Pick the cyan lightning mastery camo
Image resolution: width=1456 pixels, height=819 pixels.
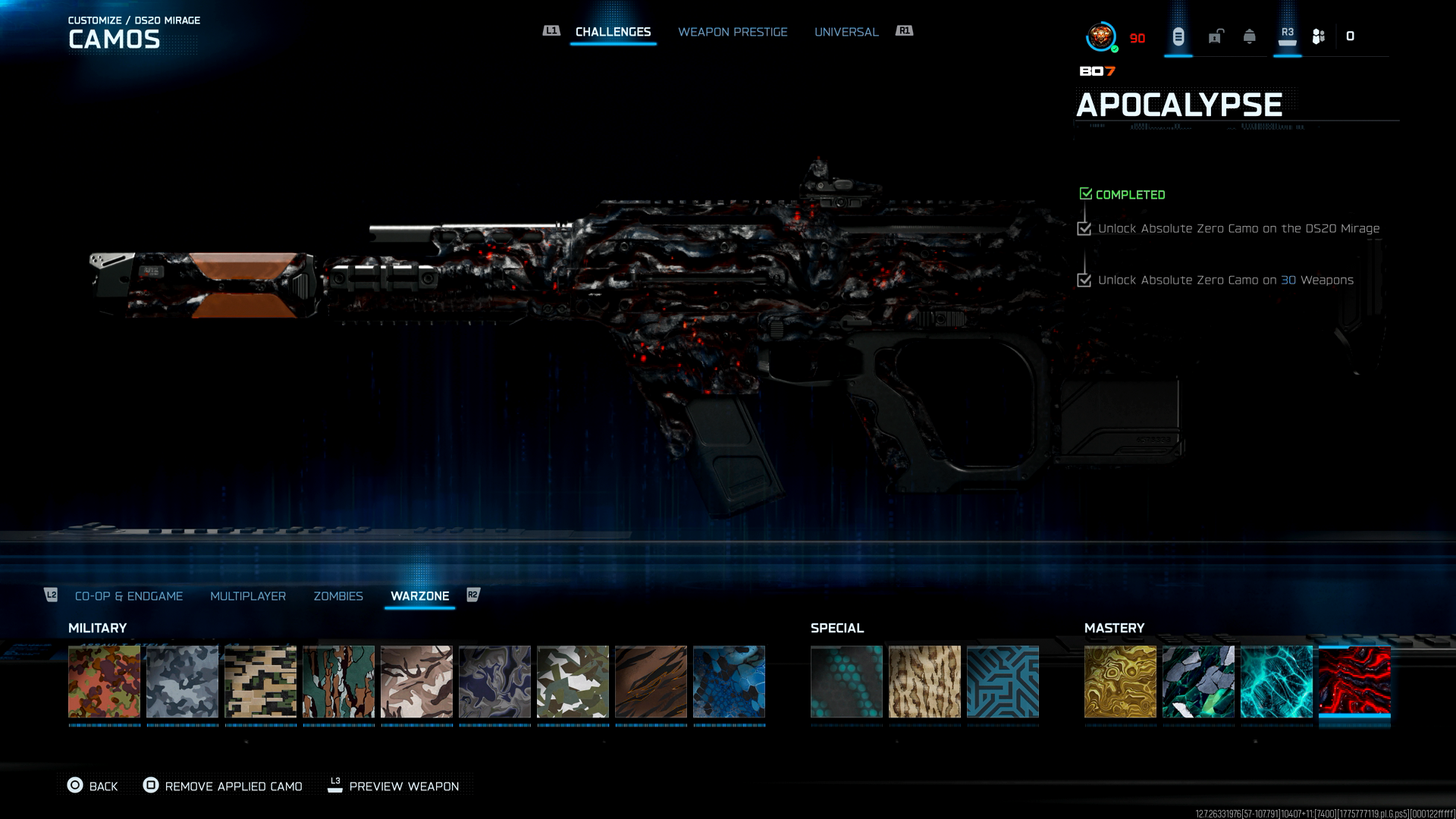click(x=1276, y=681)
